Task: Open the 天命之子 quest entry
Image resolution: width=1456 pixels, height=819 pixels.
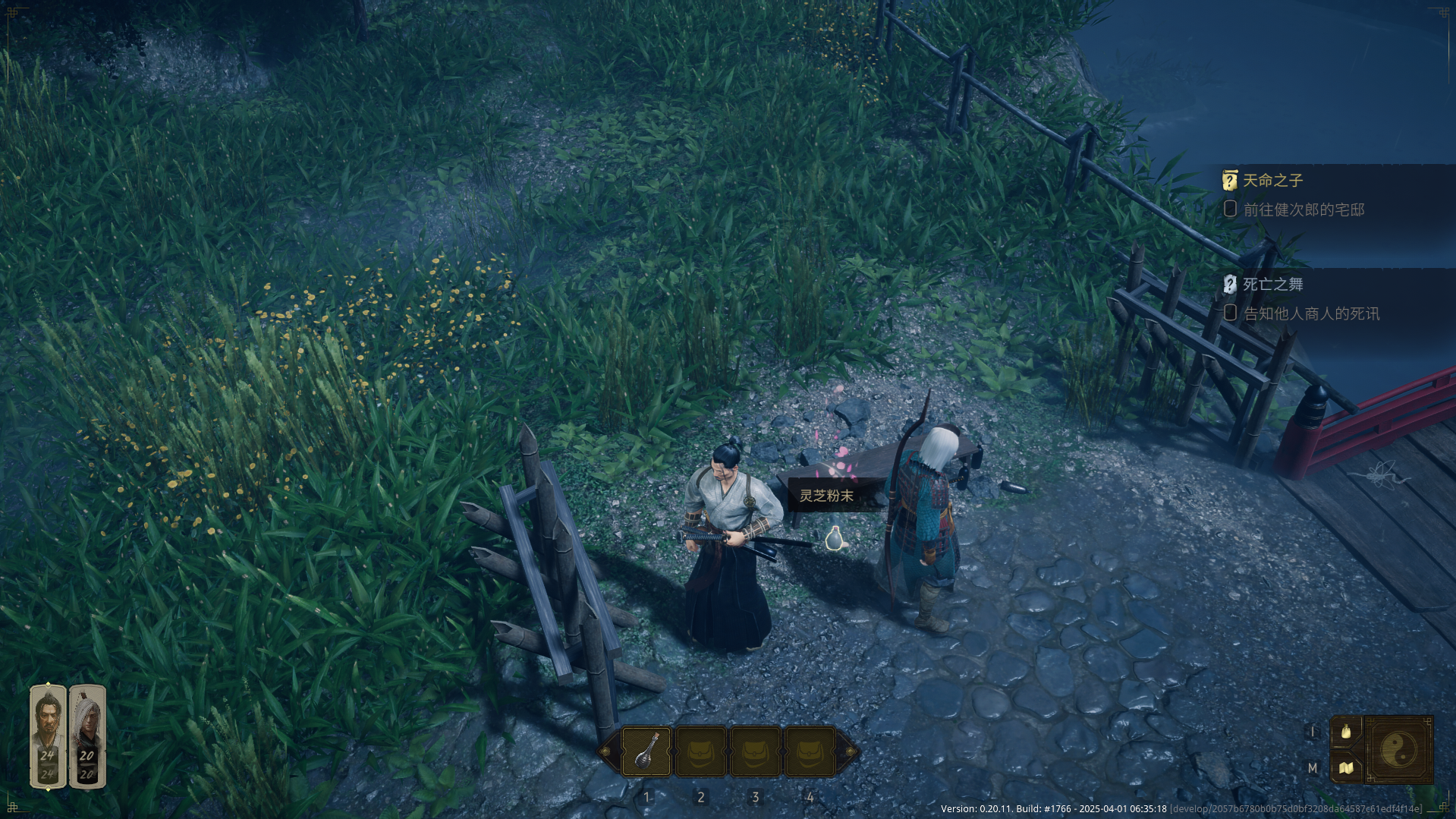Action: tap(1272, 181)
